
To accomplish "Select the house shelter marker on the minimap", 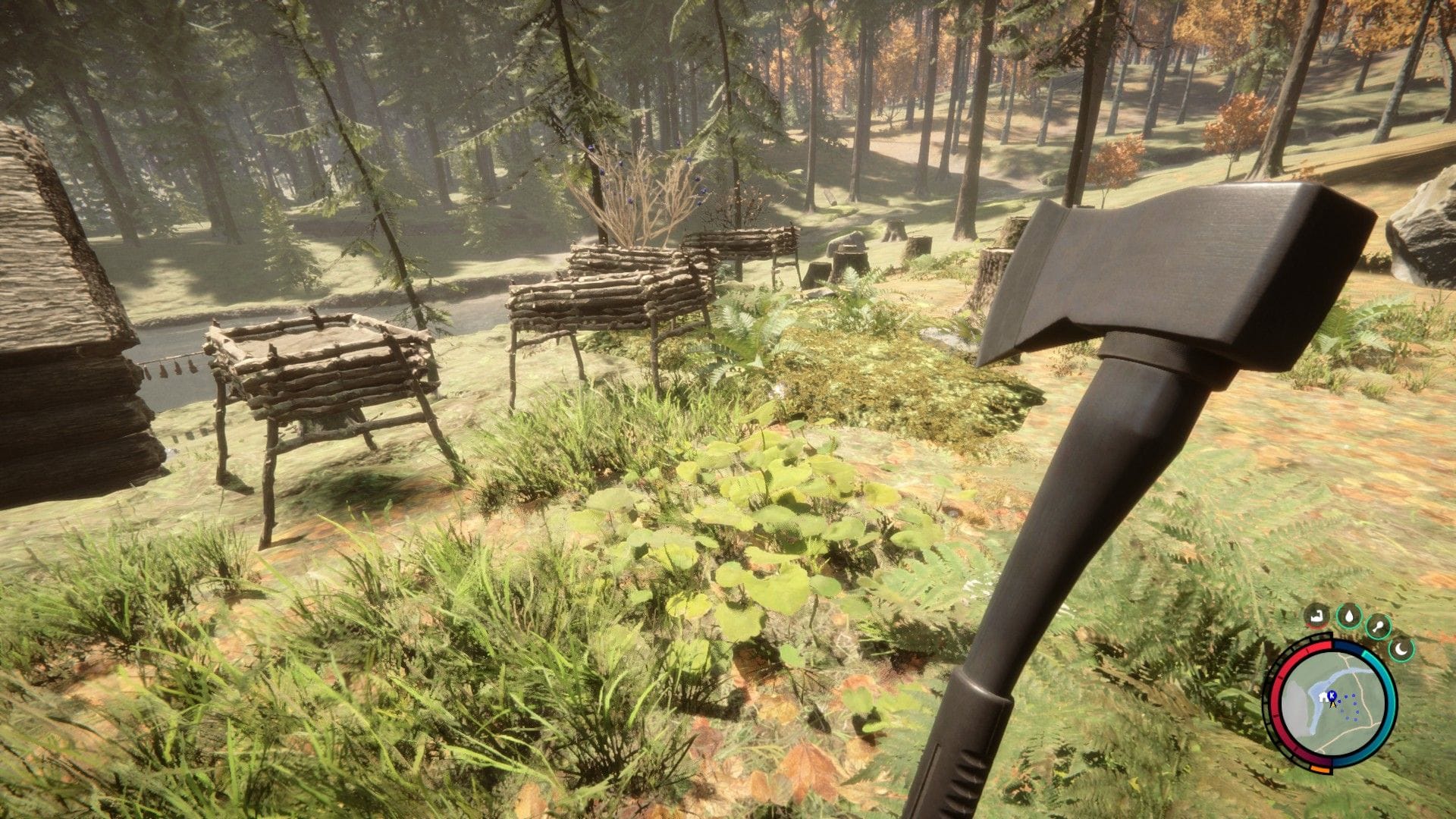I will [x=1324, y=697].
